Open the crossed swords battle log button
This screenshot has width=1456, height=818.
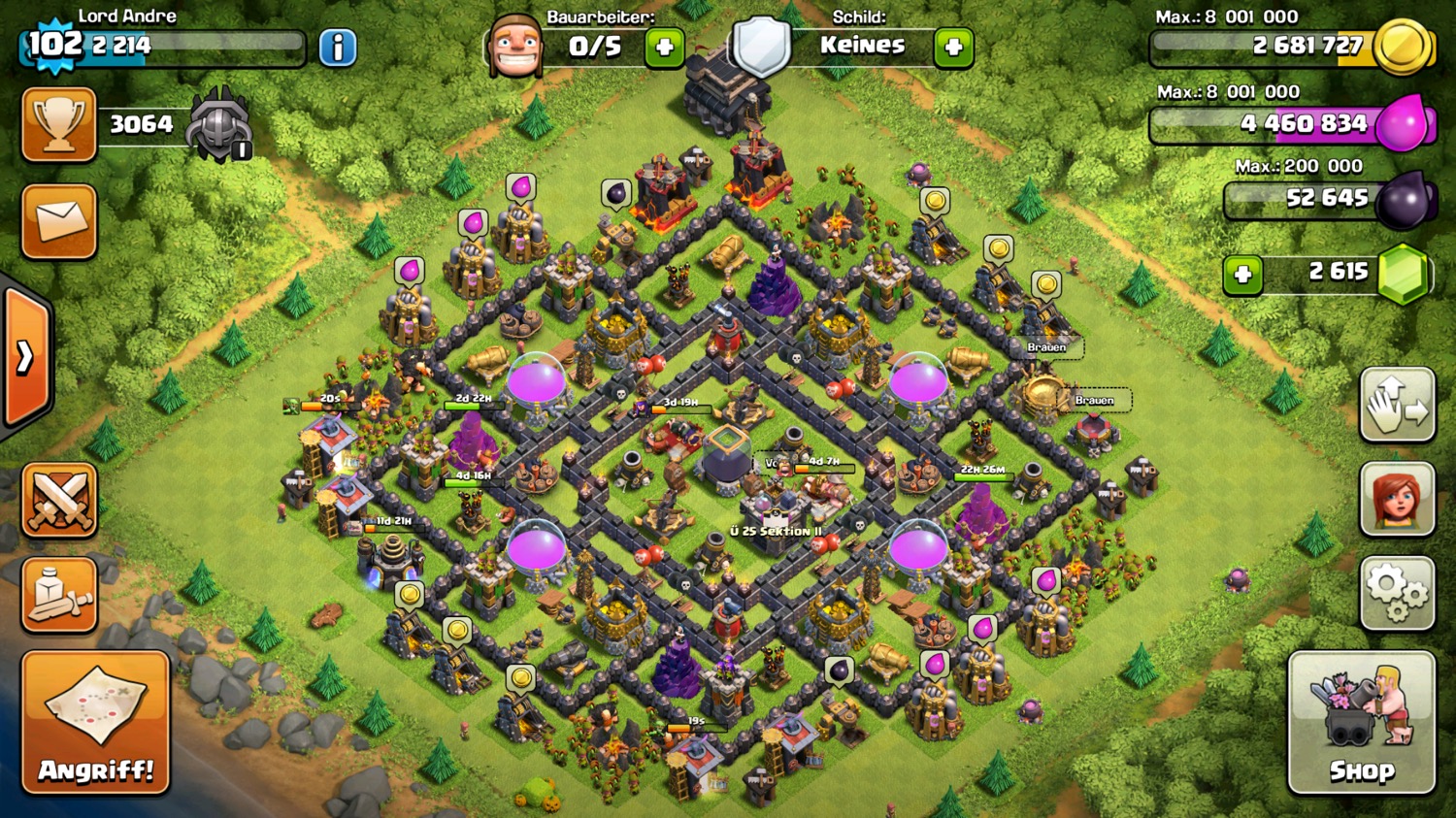(59, 500)
